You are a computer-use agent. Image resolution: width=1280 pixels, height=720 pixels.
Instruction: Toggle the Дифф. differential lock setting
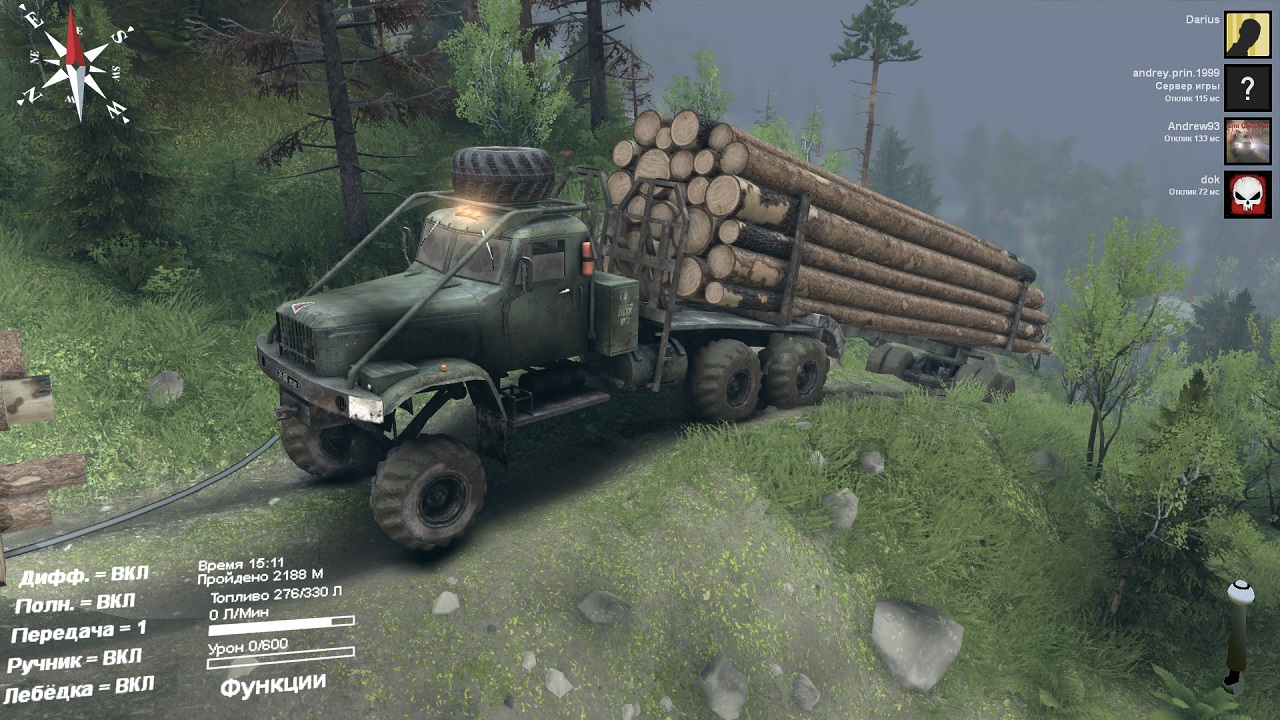click(x=84, y=576)
